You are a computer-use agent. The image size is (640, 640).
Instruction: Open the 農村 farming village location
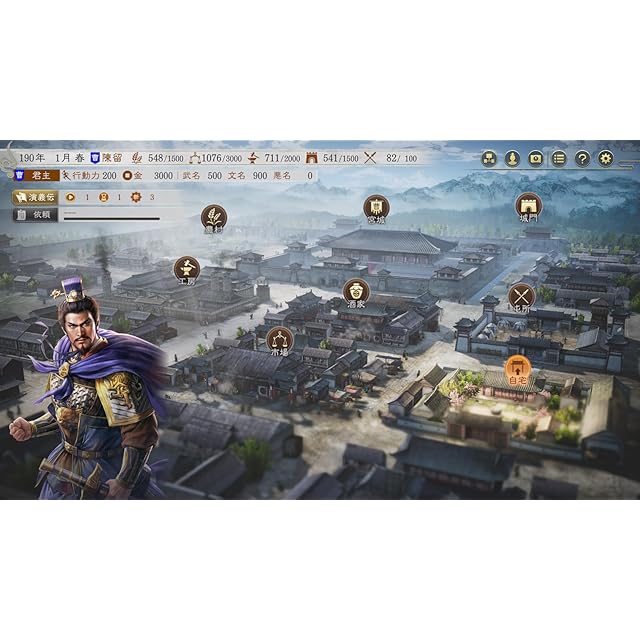(213, 217)
